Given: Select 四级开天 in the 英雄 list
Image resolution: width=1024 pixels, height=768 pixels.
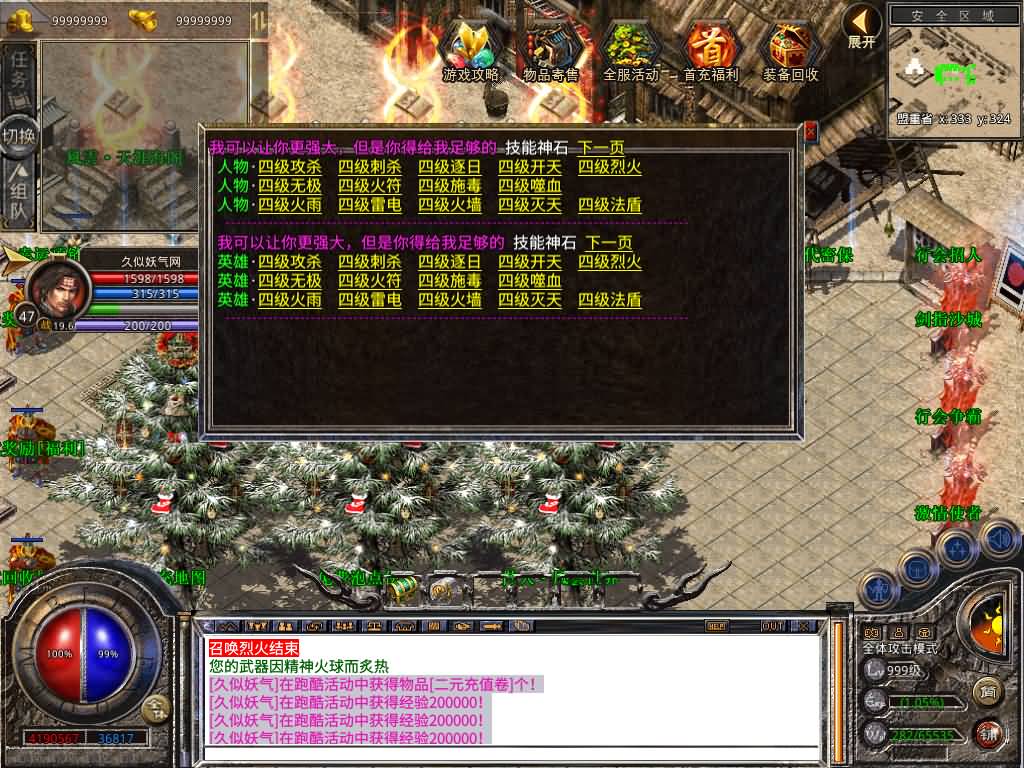Looking at the screenshot, I should (530, 262).
